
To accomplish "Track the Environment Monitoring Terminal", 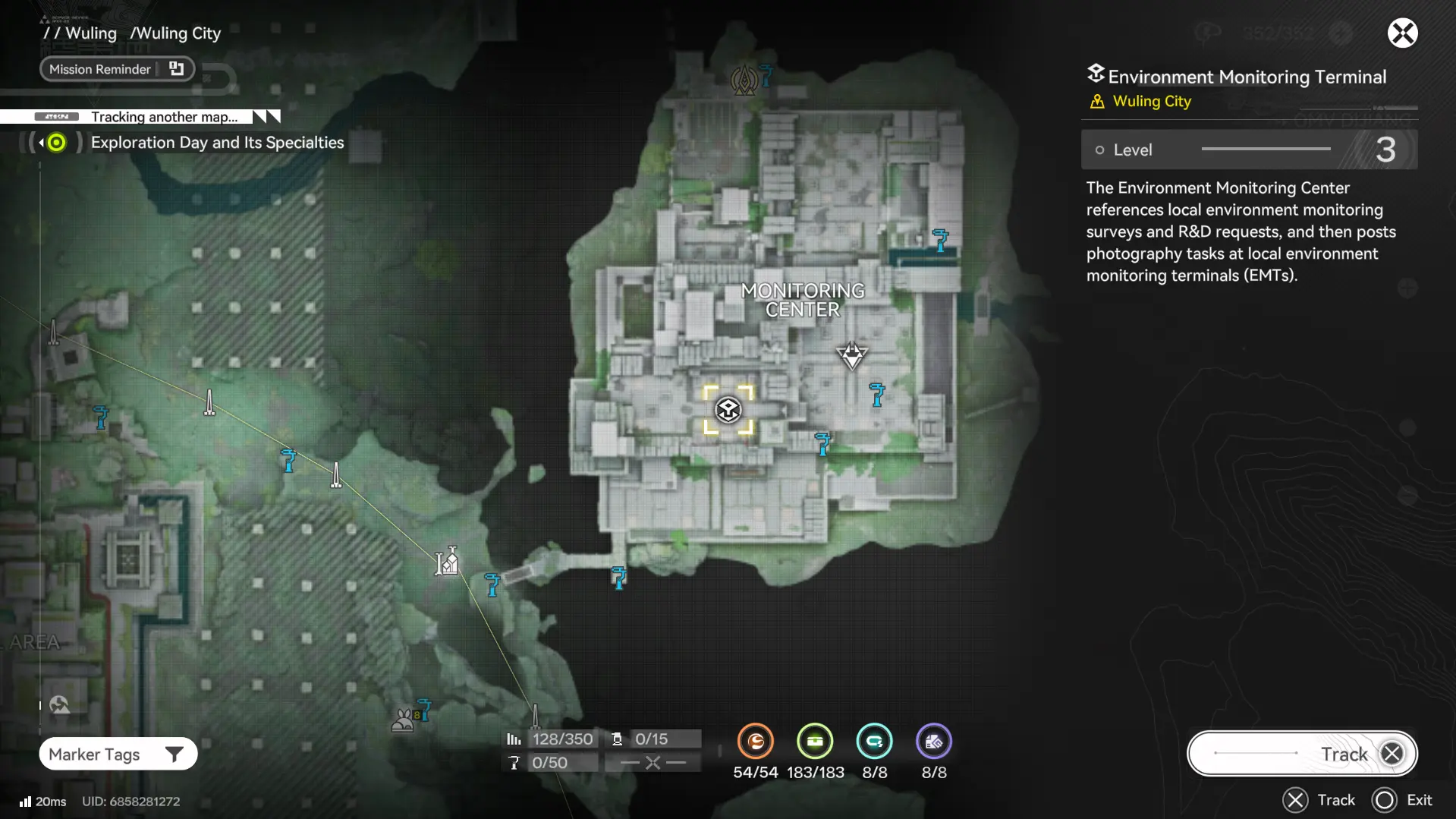I will 1301,754.
